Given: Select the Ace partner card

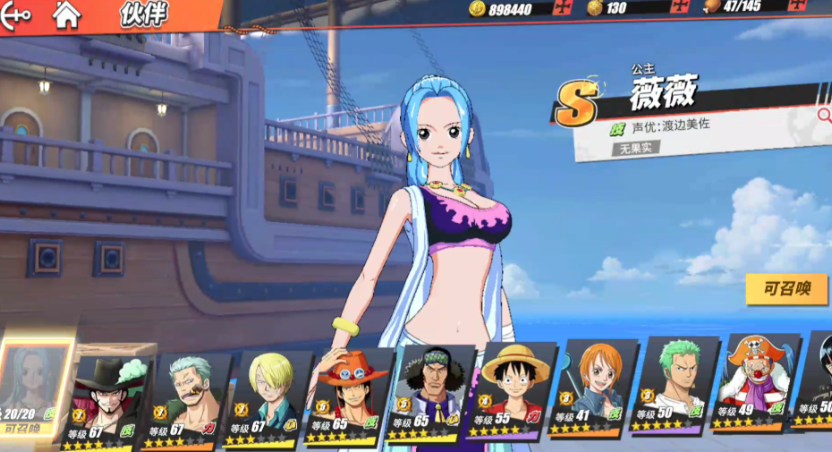Looking at the screenshot, I should (352, 396).
